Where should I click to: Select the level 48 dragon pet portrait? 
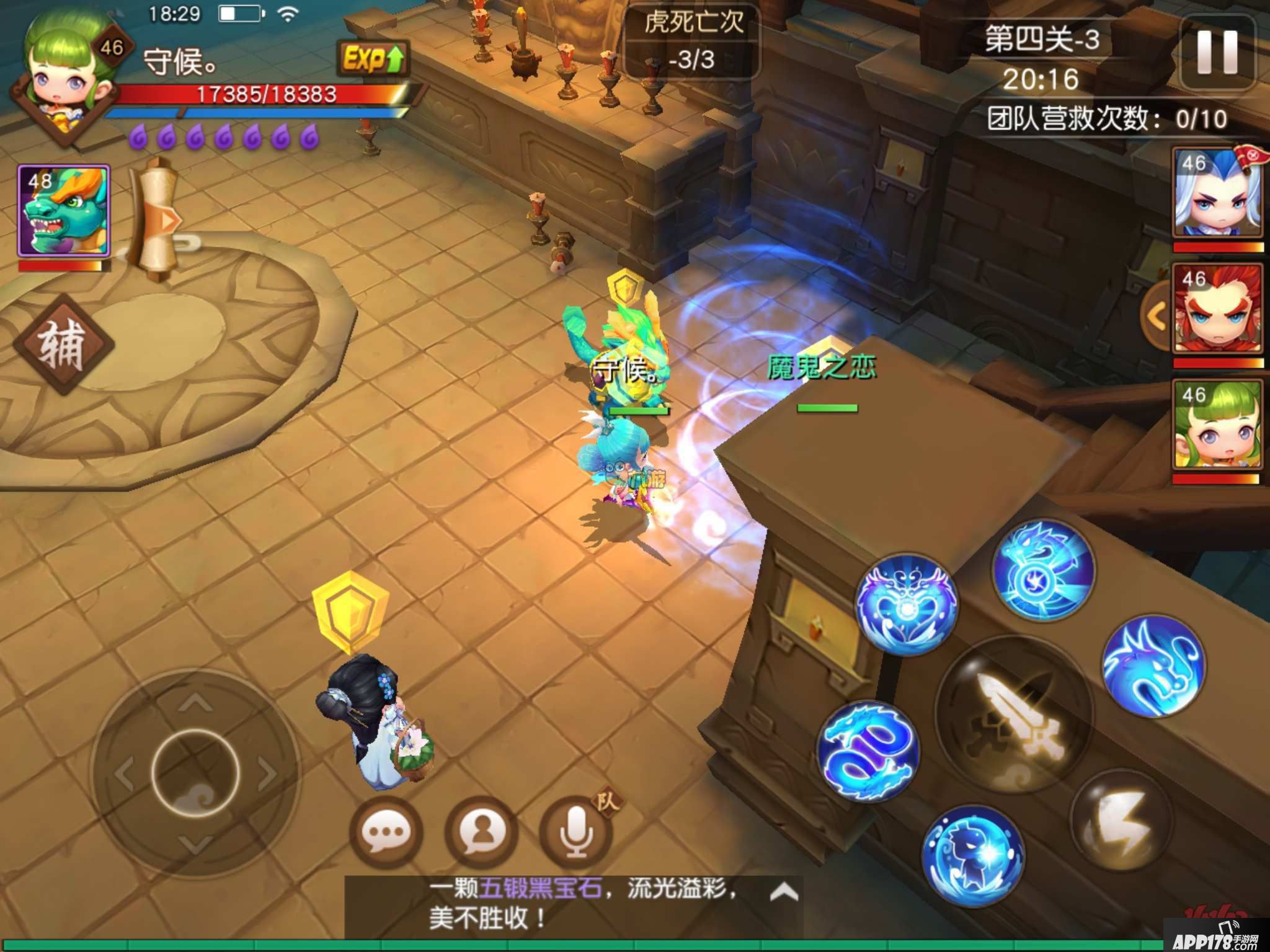tap(64, 211)
